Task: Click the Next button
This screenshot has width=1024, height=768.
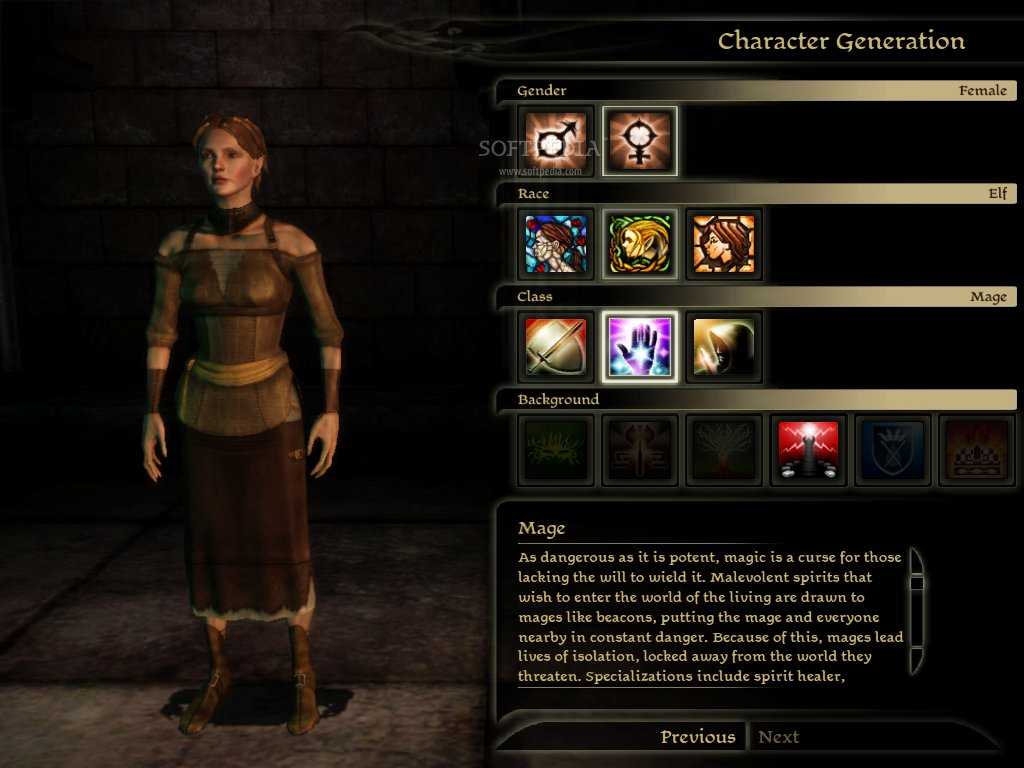Action: click(779, 737)
